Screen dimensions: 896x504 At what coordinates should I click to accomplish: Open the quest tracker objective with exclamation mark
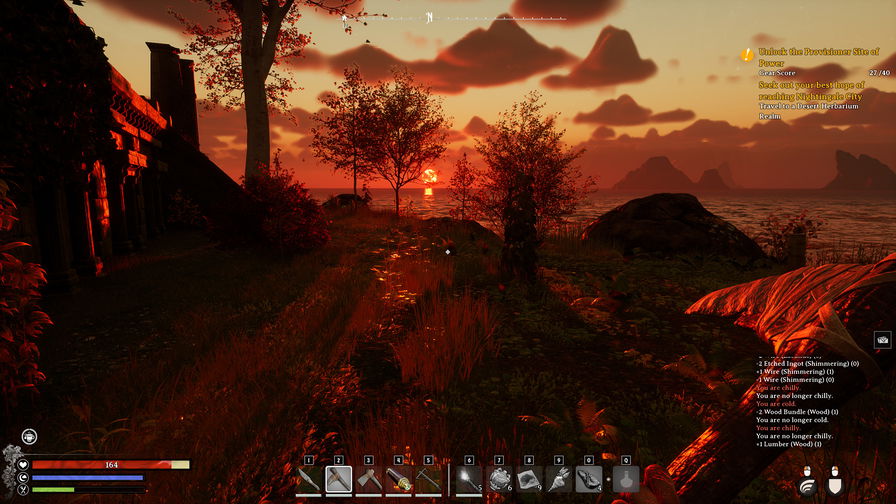[747, 55]
